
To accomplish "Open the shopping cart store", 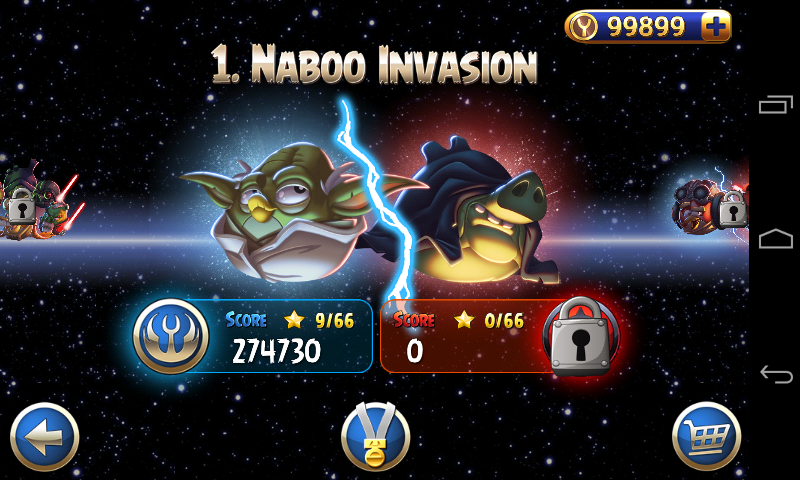I will coord(706,436).
